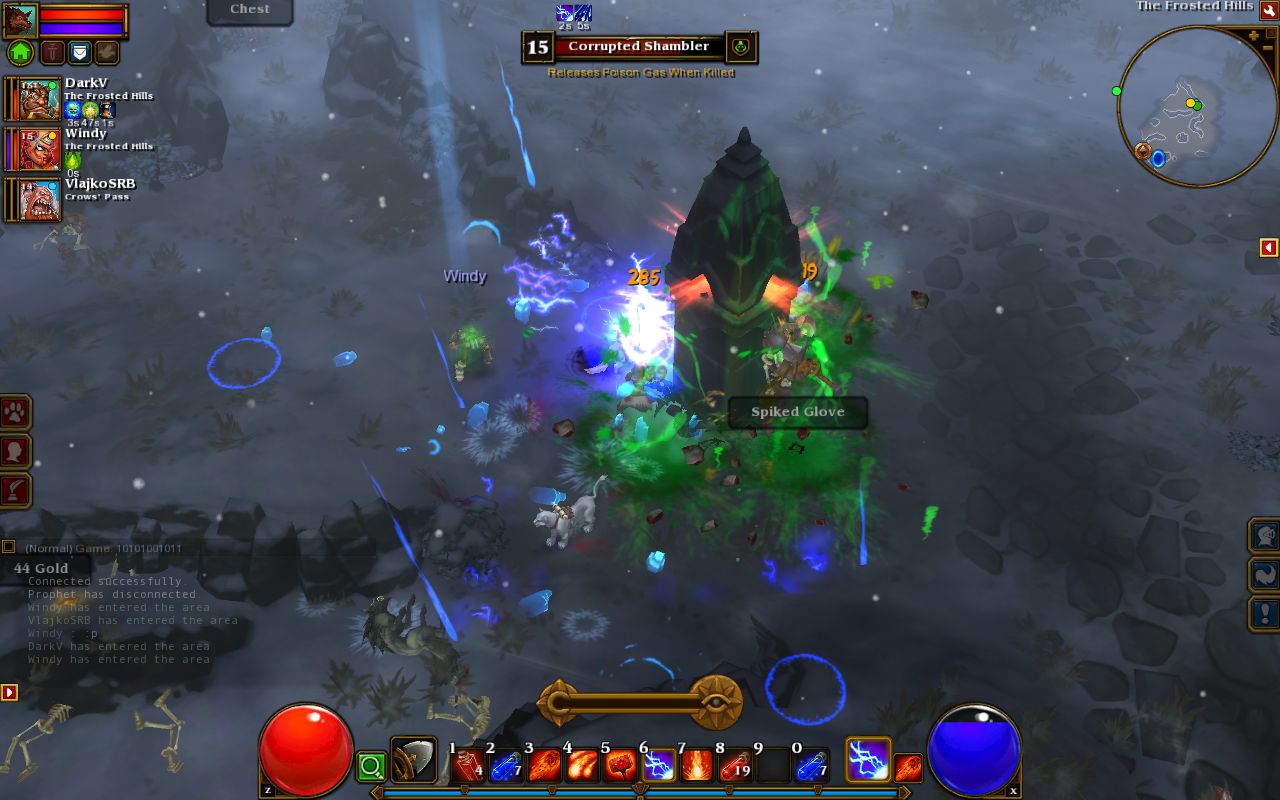This screenshot has height=800, width=1280.
Task: Expand the chat log arrow button
Action: pyautogui.click(x=9, y=692)
